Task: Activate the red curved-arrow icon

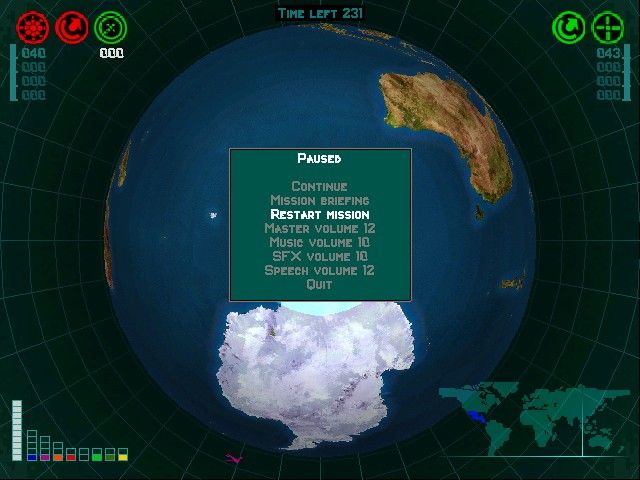Action: click(x=72, y=26)
